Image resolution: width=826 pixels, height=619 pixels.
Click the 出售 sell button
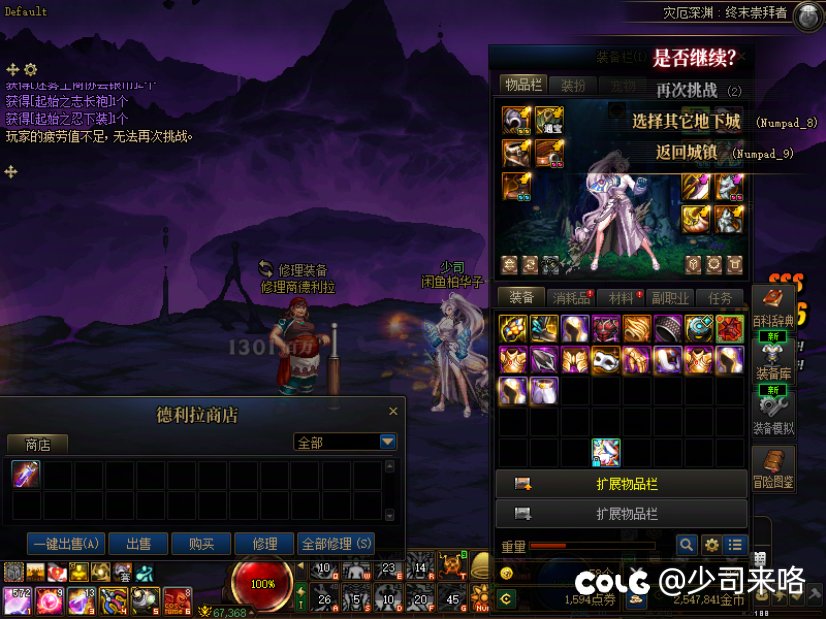point(138,544)
